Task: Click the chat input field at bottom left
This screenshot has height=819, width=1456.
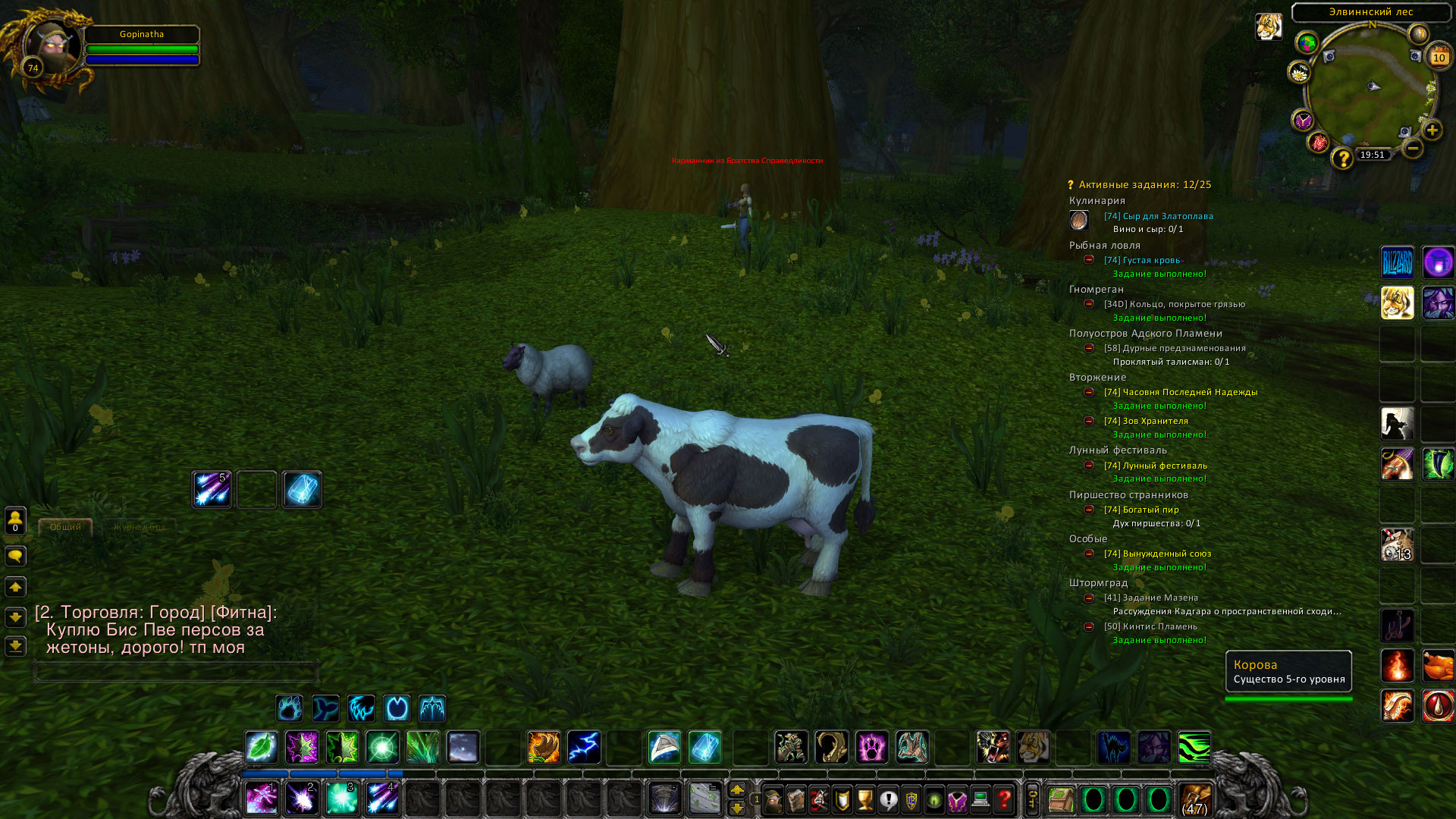Action: (x=174, y=671)
